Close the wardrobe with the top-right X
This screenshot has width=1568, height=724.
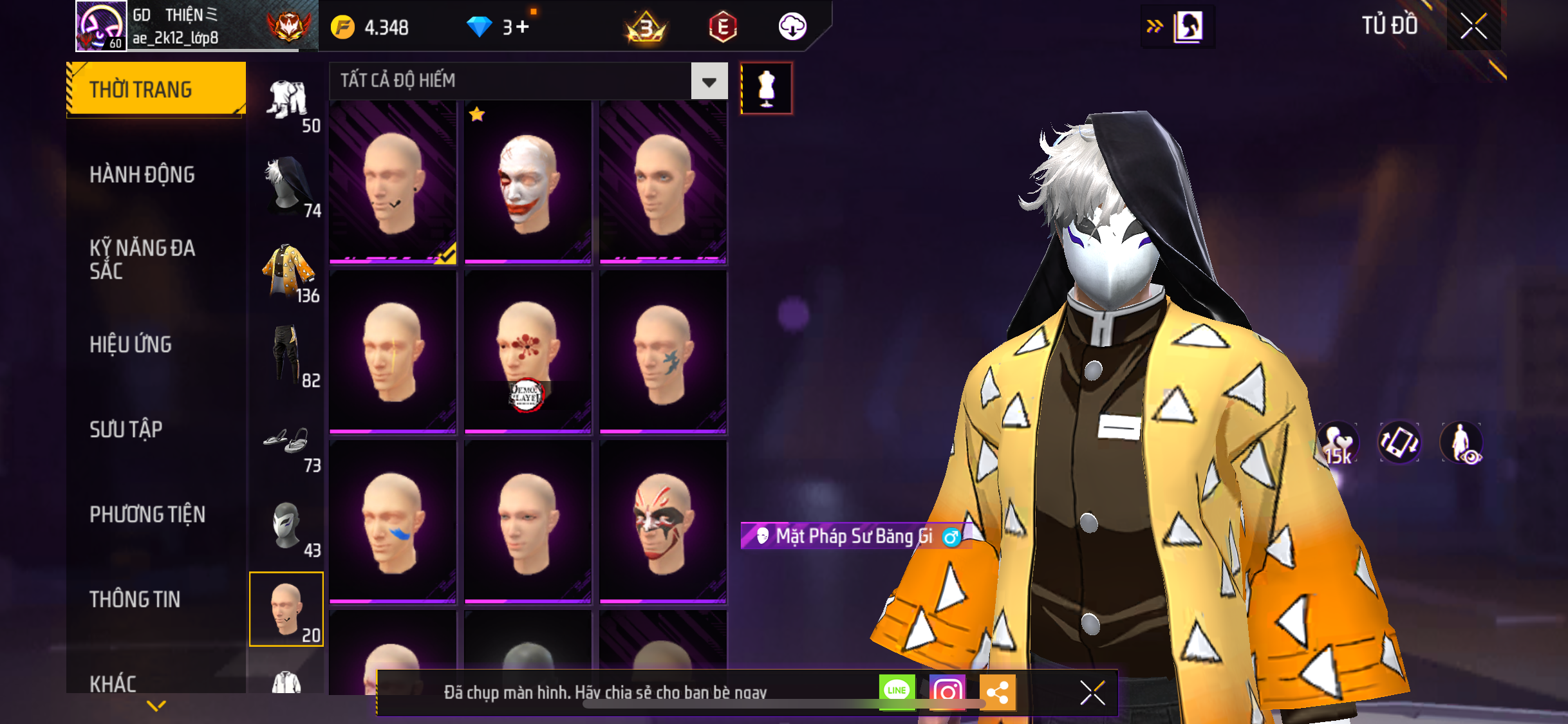click(x=1473, y=26)
